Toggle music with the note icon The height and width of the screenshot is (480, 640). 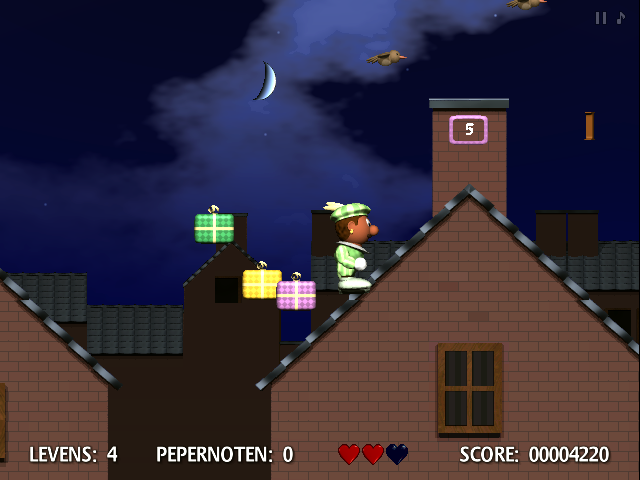point(620,18)
